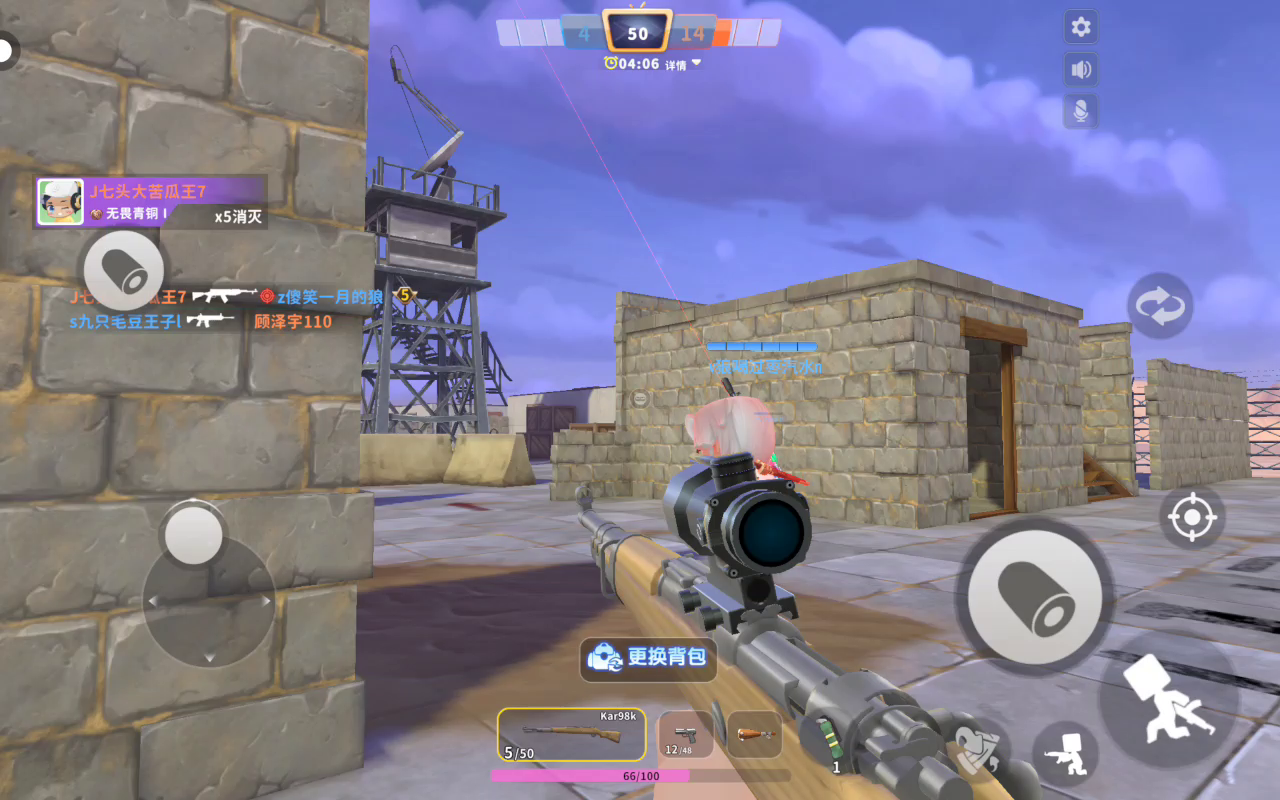This screenshot has width=1280, height=800.
Task: Tap the 更换背包 change backpack button
Action: coord(649,658)
